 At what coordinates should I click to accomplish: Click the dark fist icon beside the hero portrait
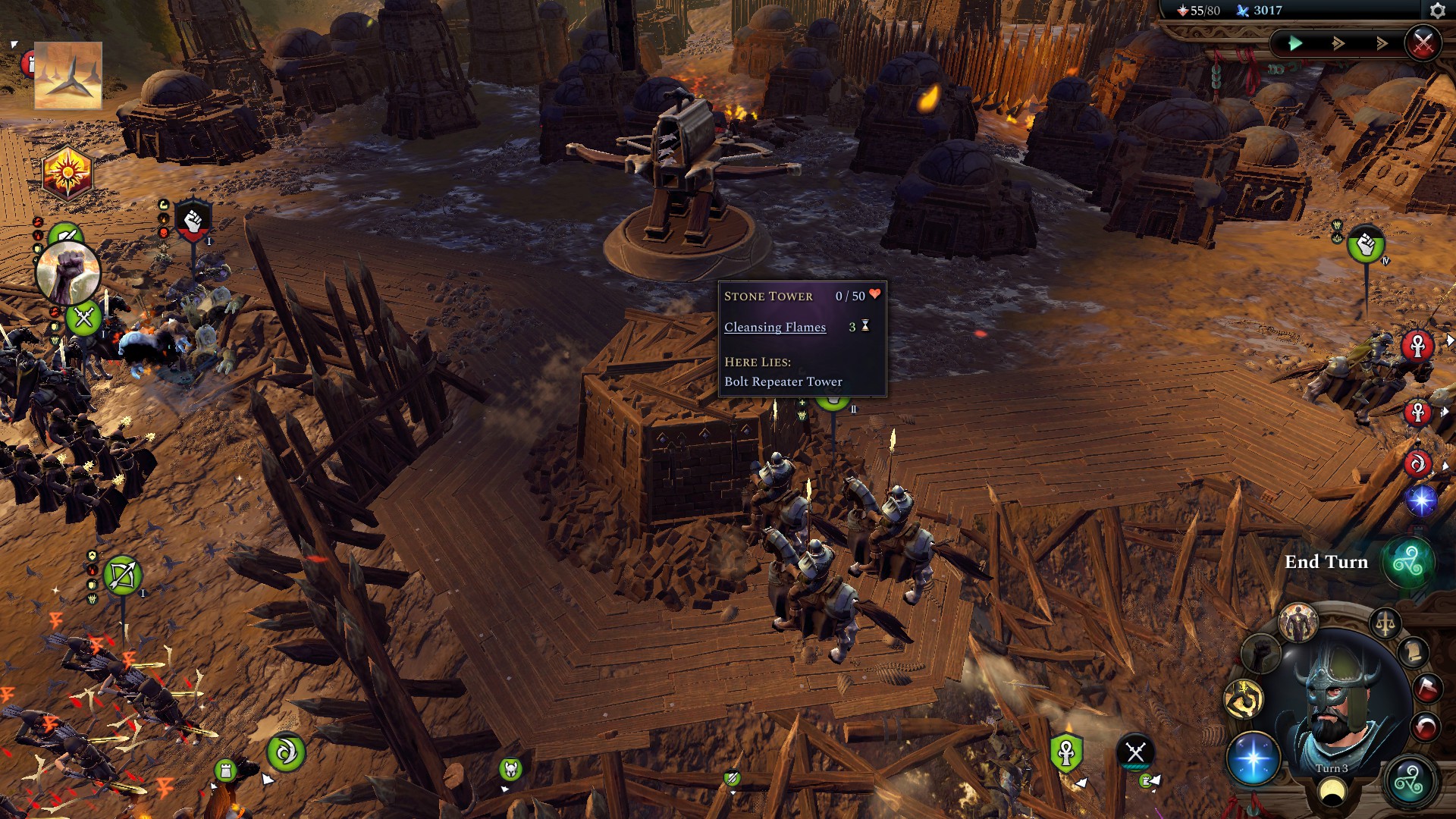click(x=1262, y=653)
